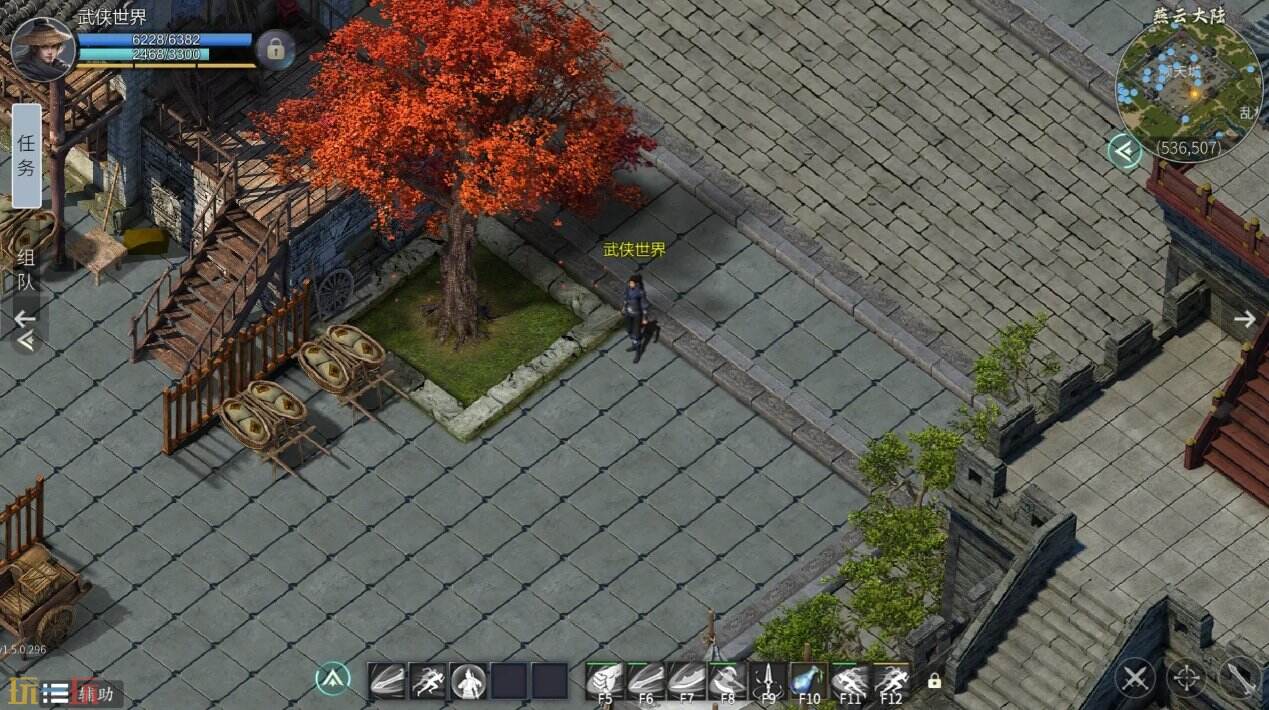This screenshot has width=1269, height=710.
Task: Activate the teal upward-arrow button beside the hotbar
Action: [x=332, y=680]
